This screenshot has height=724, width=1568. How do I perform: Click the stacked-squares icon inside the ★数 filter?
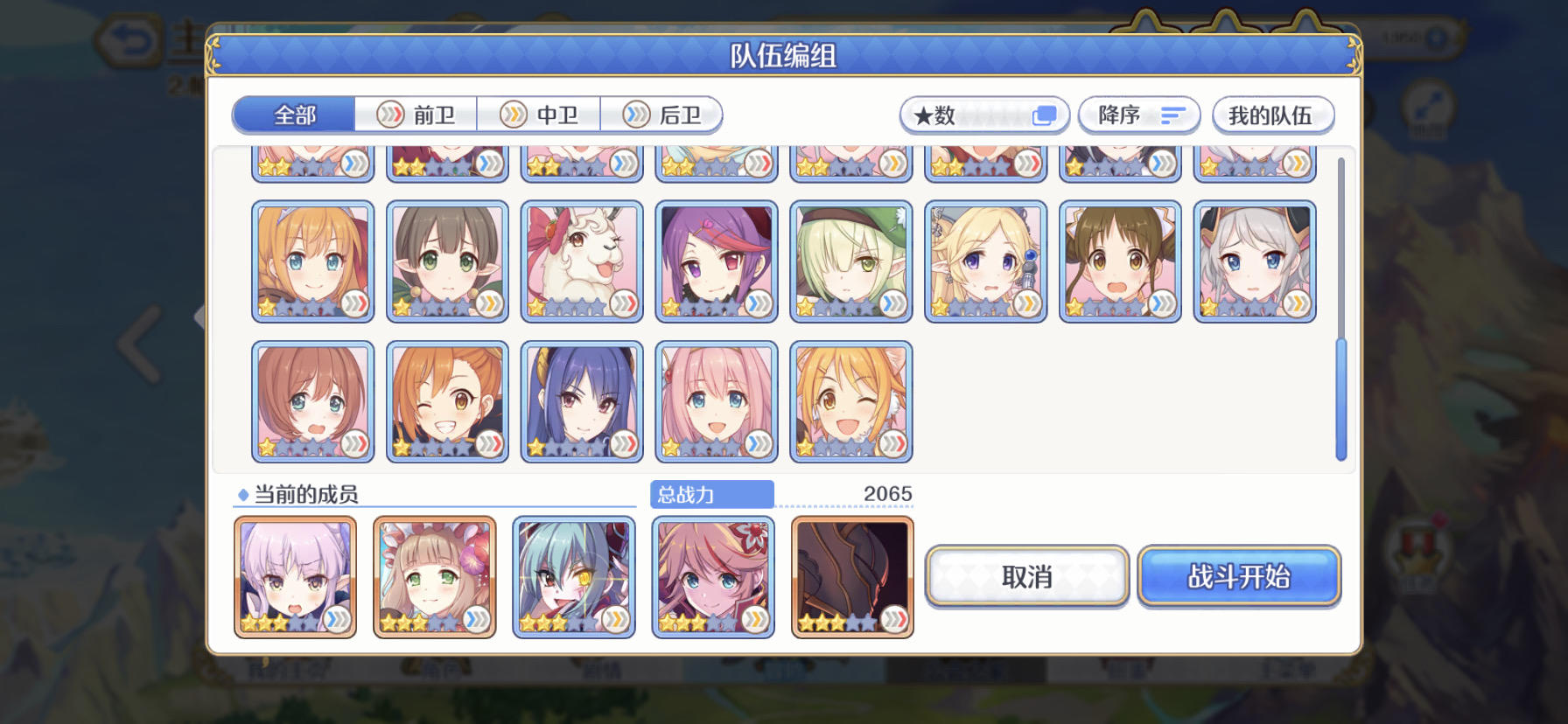[1043, 115]
